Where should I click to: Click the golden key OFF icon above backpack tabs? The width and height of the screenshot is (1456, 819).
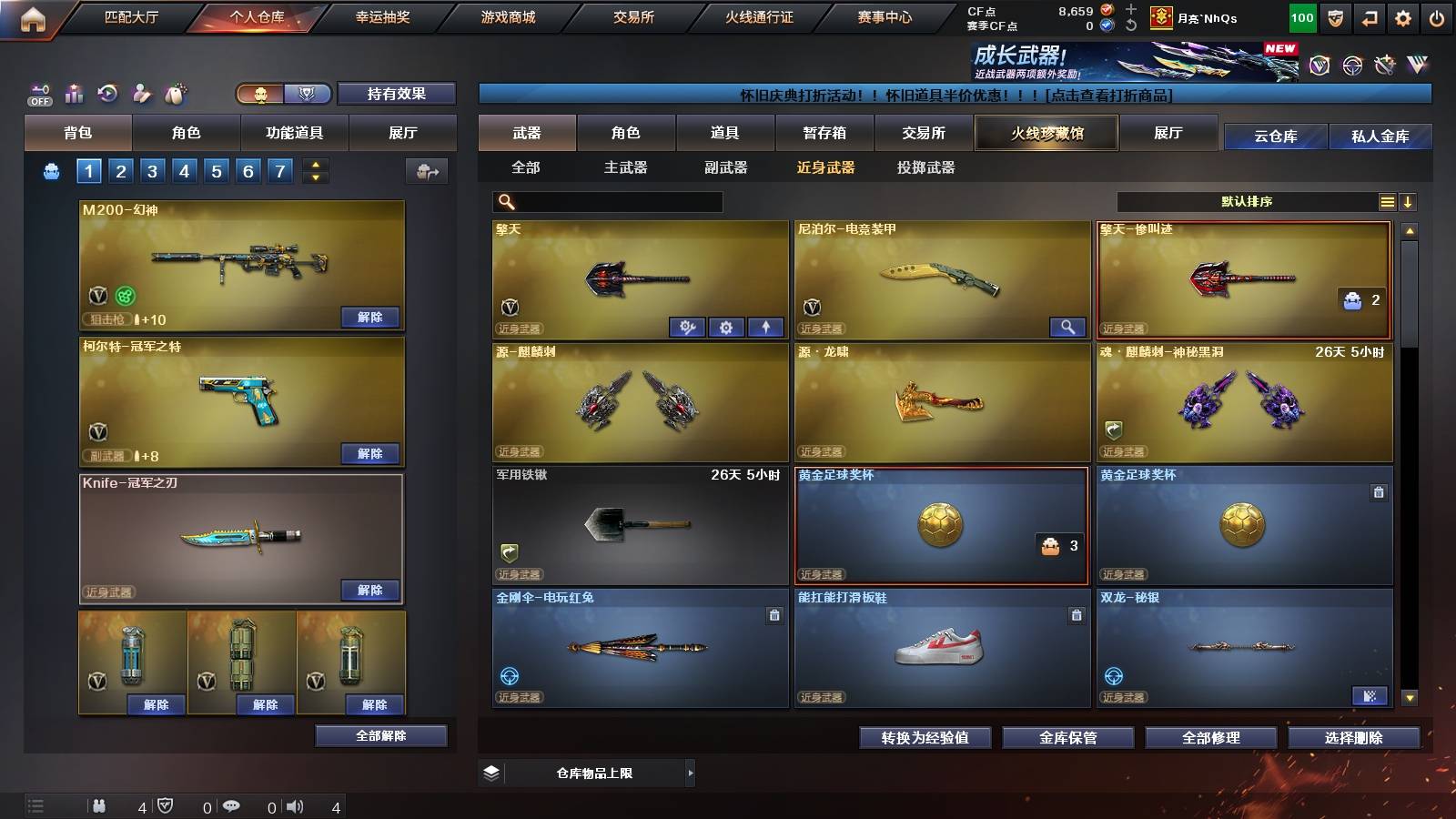click(38, 93)
